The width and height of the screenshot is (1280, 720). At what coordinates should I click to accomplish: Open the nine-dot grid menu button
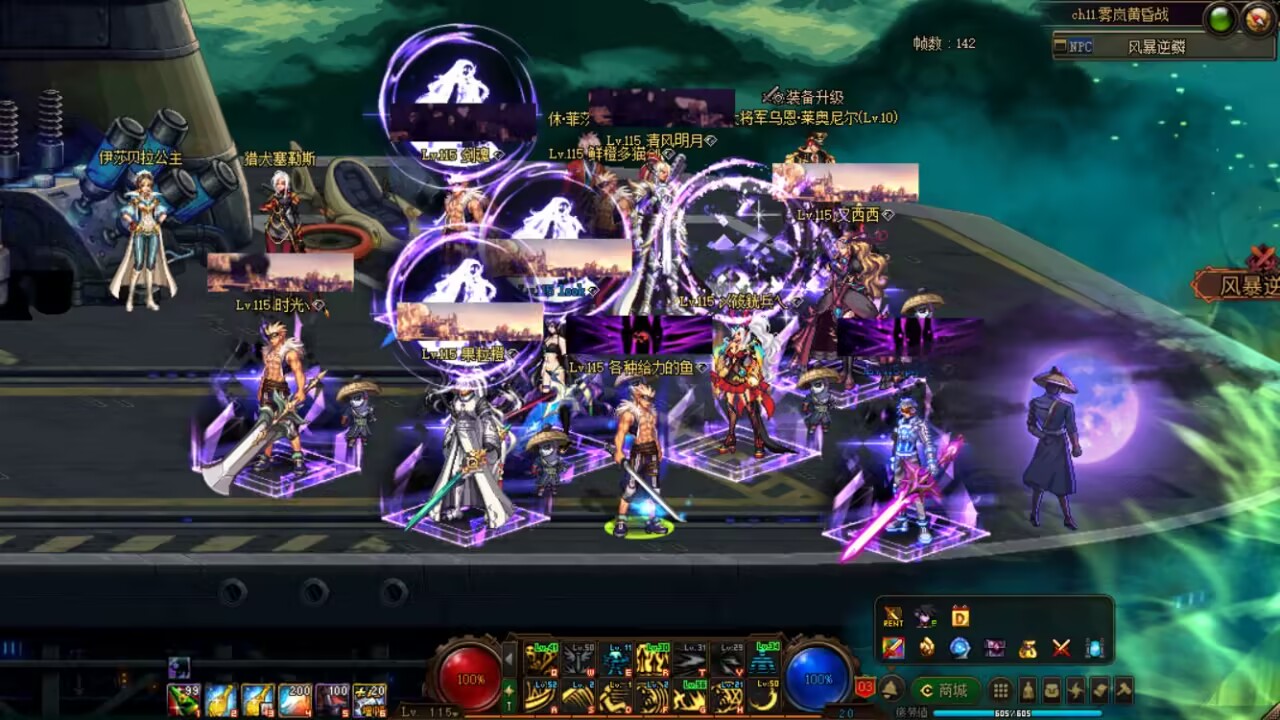click(x=1000, y=690)
